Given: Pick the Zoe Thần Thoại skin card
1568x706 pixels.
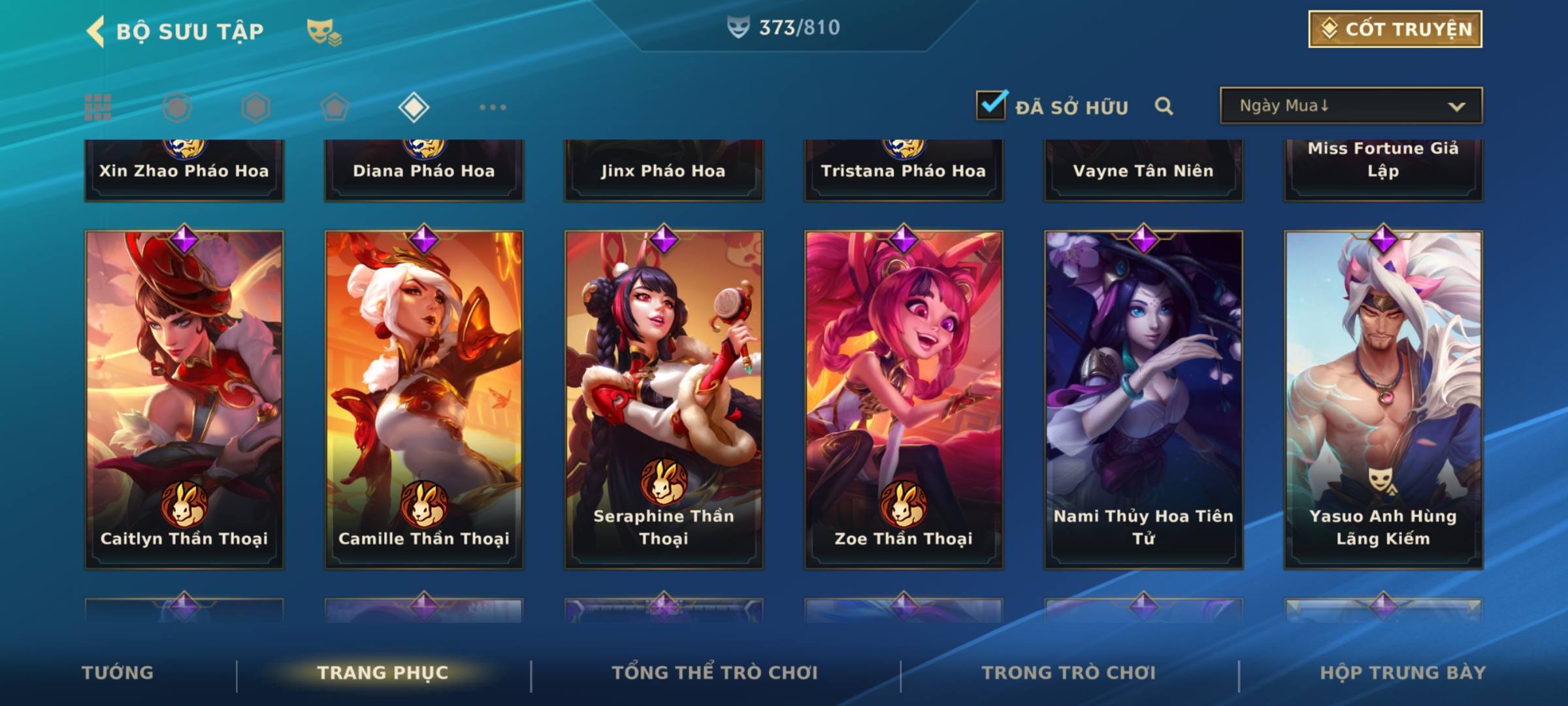Looking at the screenshot, I should pyautogui.click(x=904, y=399).
